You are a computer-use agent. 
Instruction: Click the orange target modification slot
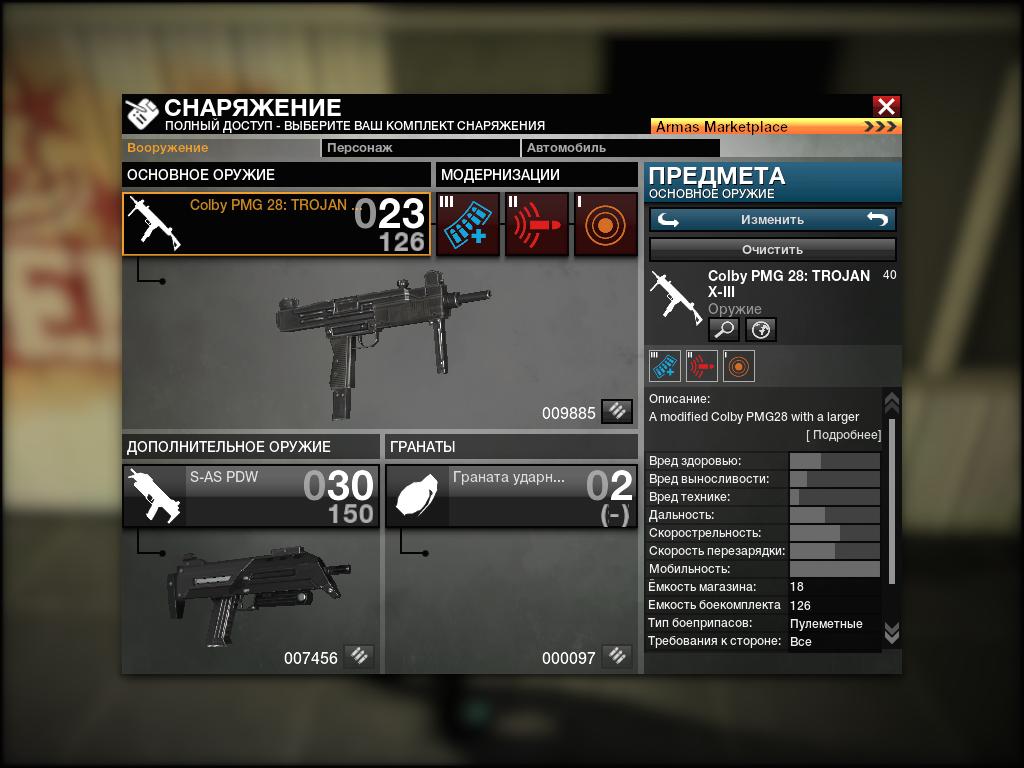pos(606,224)
